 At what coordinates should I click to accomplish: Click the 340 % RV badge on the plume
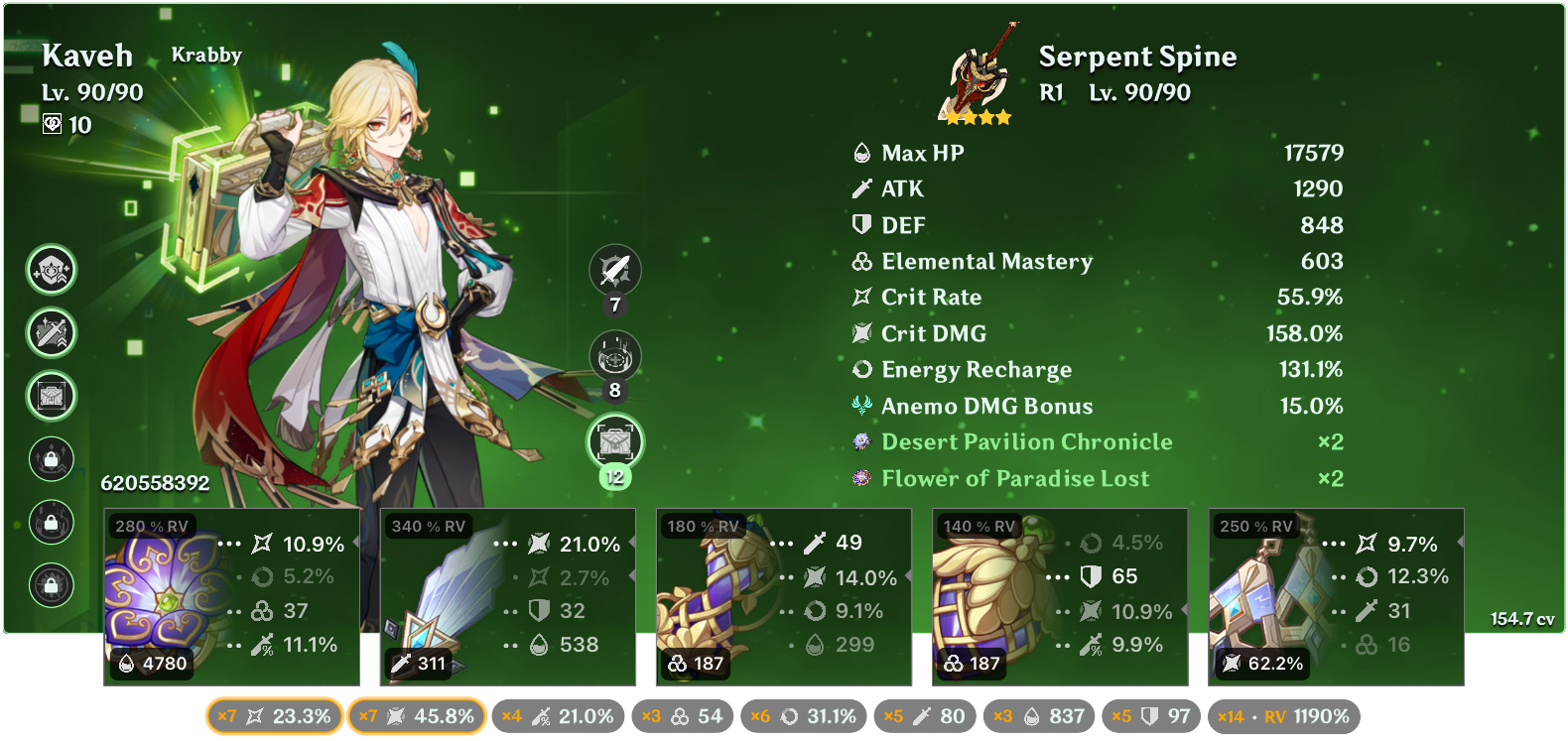click(427, 528)
